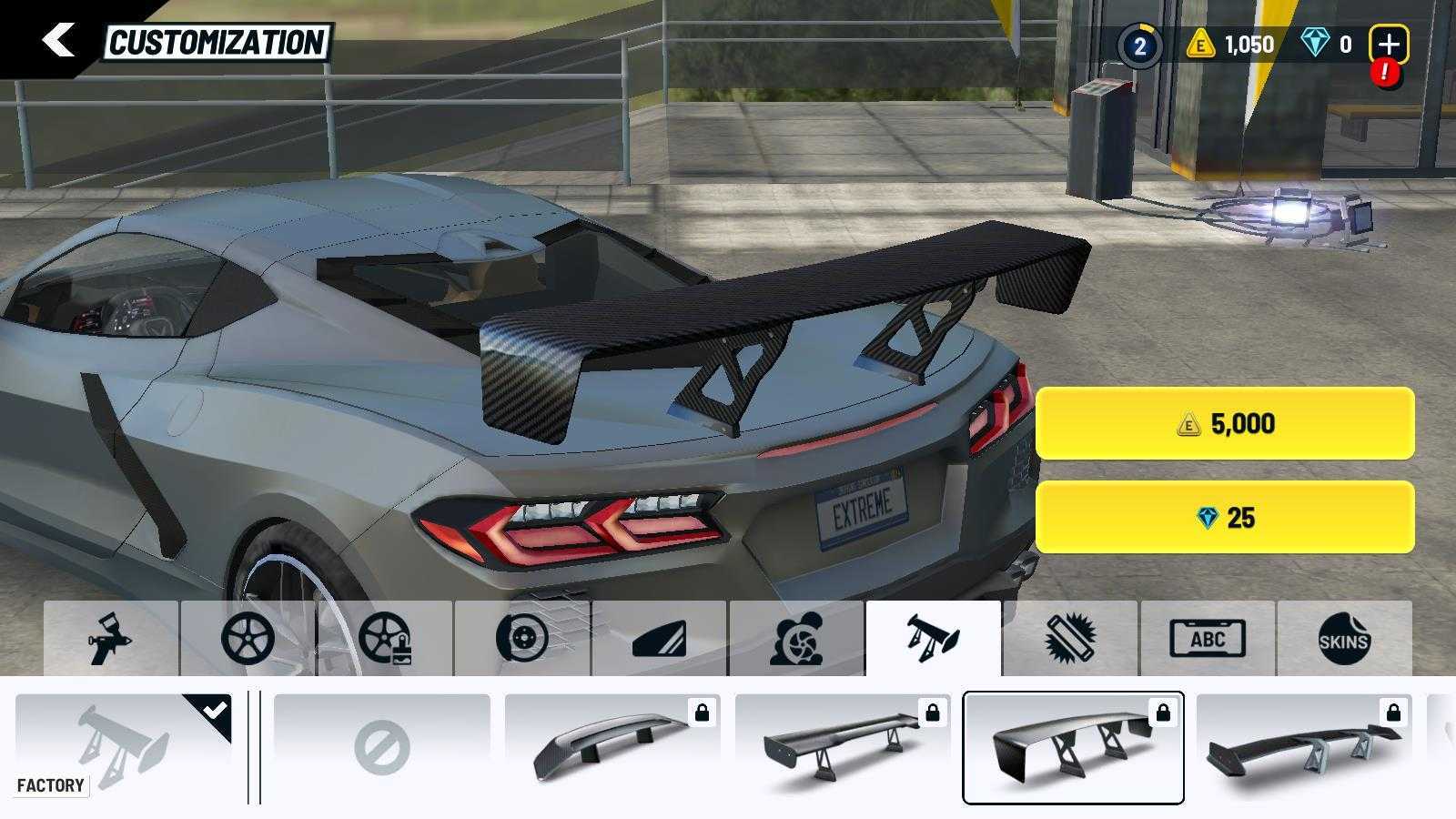The image size is (1456, 819).
Task: Purchase spoiler for 25 diamonds
Action: [1225, 518]
